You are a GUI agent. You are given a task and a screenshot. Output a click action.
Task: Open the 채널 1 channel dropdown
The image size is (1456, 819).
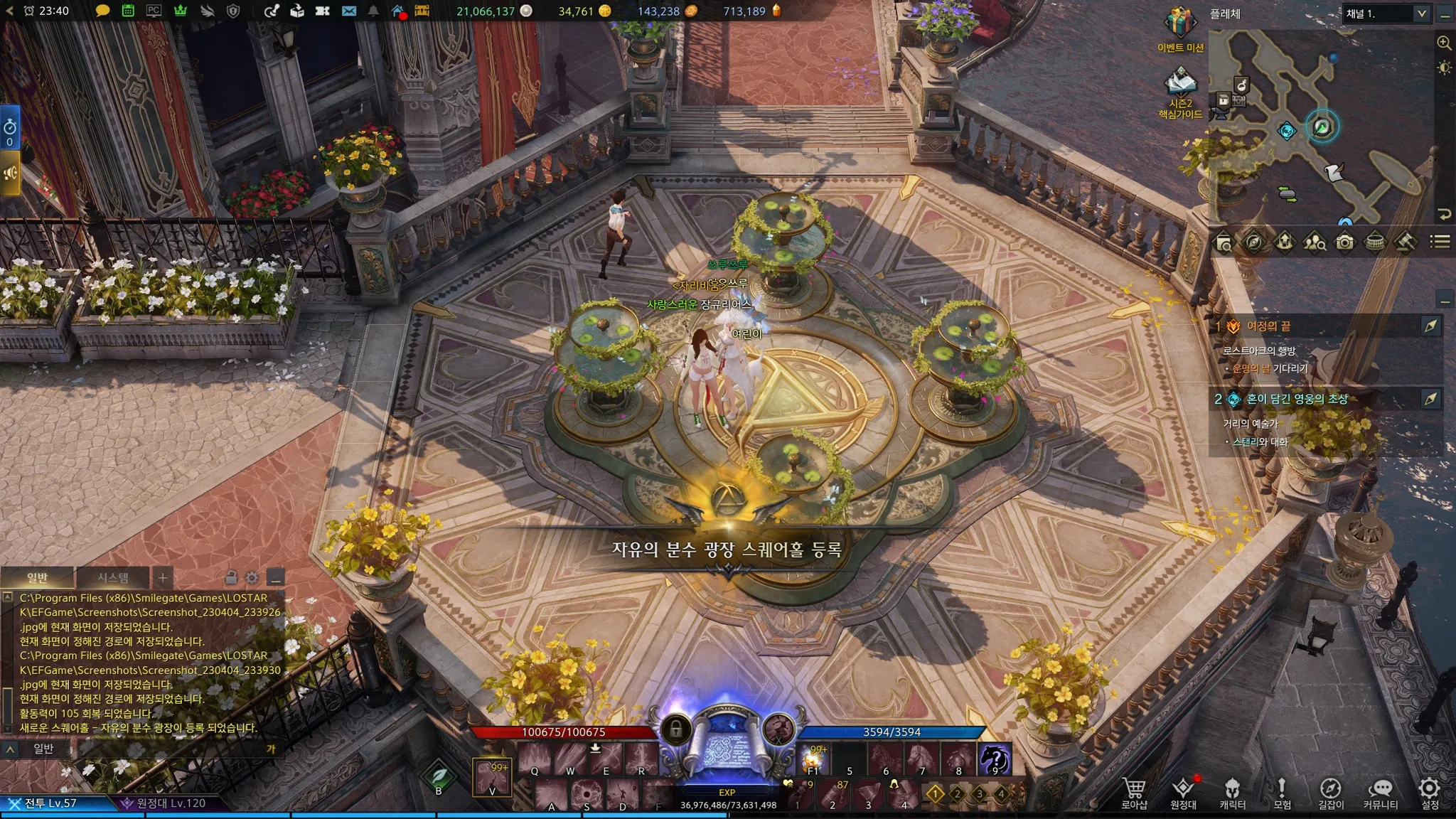coord(1386,14)
